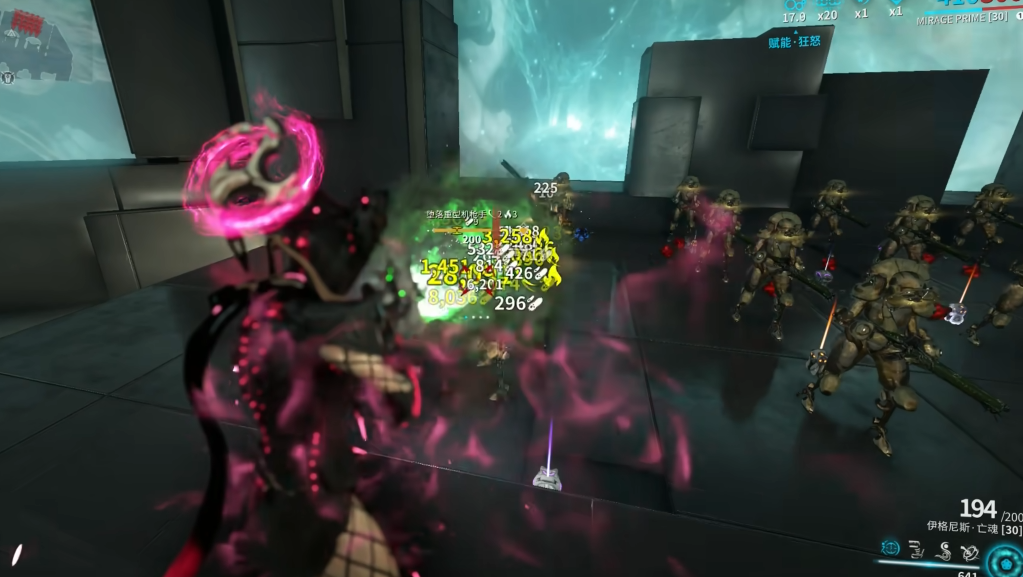Click the buff icon with 17.9 timer

click(x=794, y=4)
